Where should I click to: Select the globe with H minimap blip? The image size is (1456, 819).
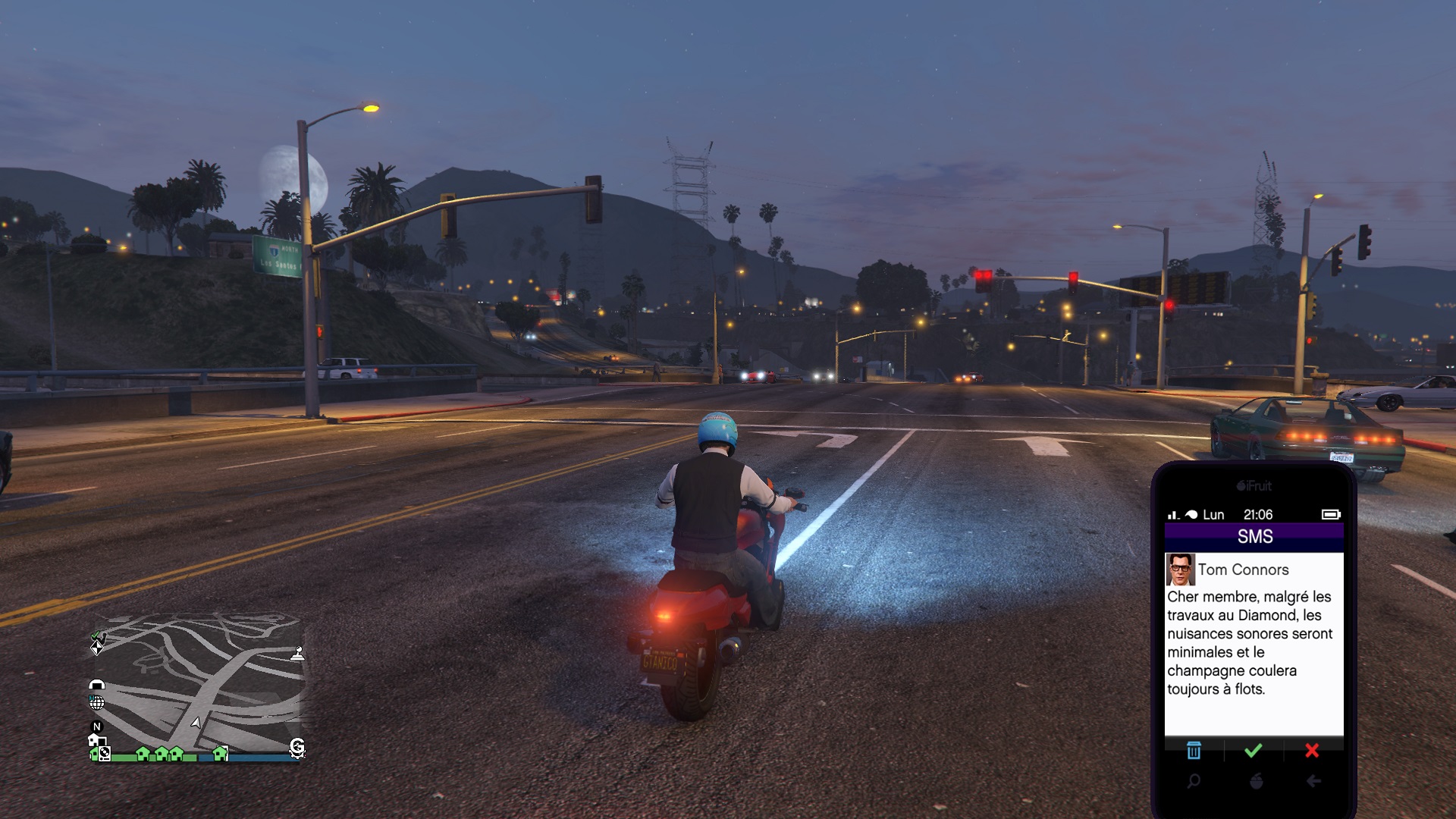click(96, 702)
